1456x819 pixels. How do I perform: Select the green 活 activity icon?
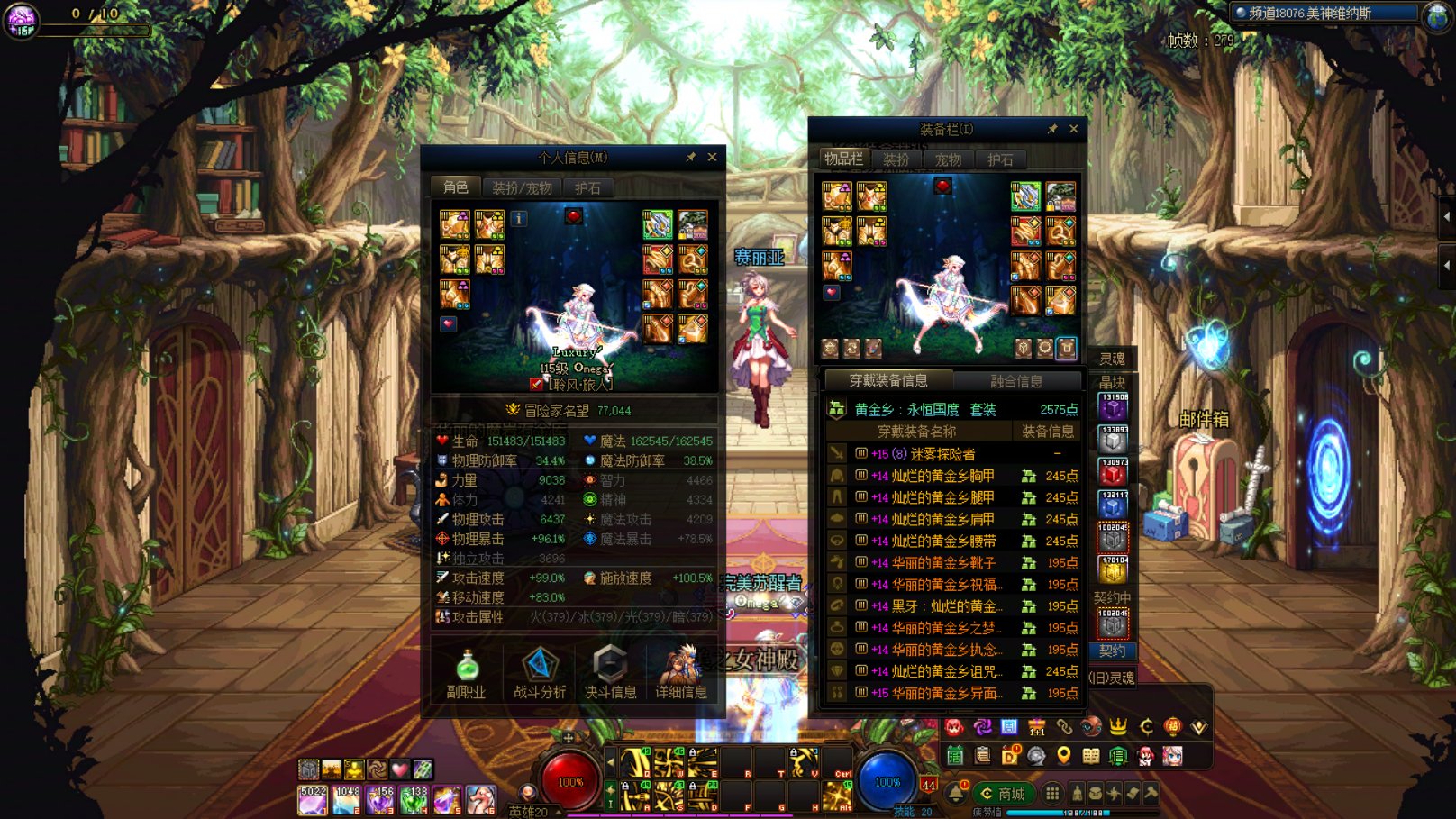coord(956,756)
